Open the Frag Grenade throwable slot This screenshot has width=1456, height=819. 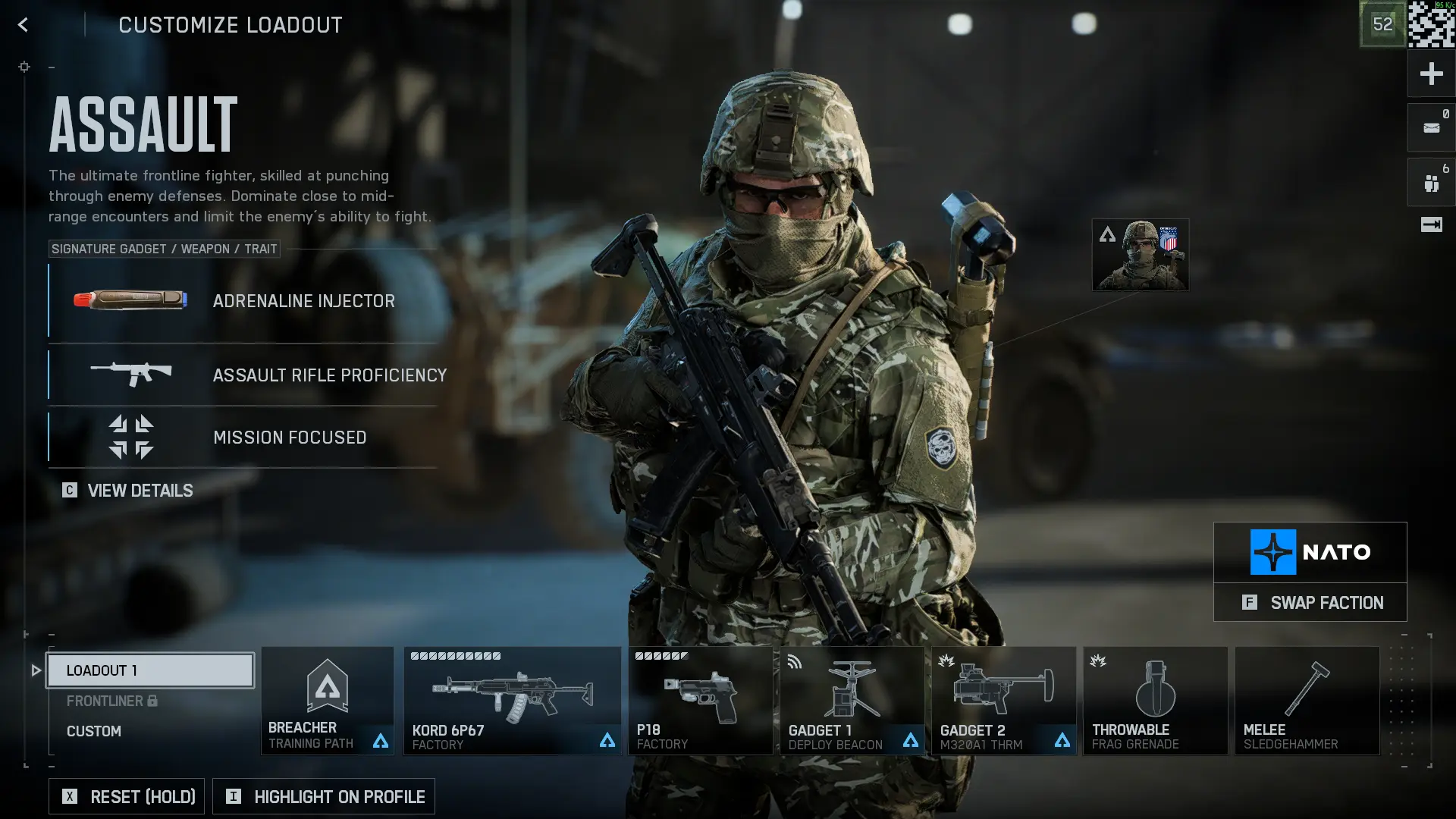tap(1155, 698)
